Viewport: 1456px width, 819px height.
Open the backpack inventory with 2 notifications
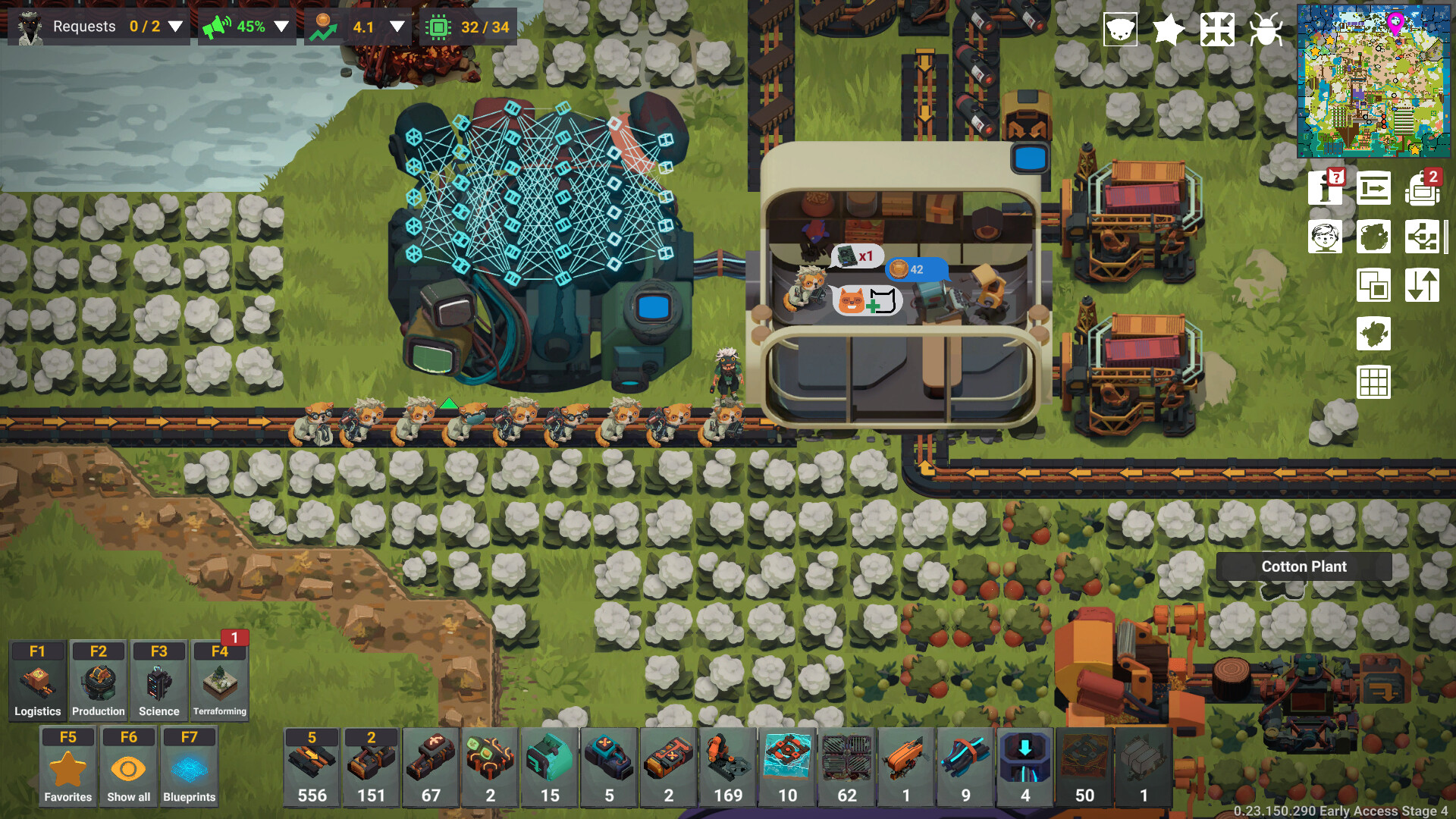pyautogui.click(x=1423, y=190)
